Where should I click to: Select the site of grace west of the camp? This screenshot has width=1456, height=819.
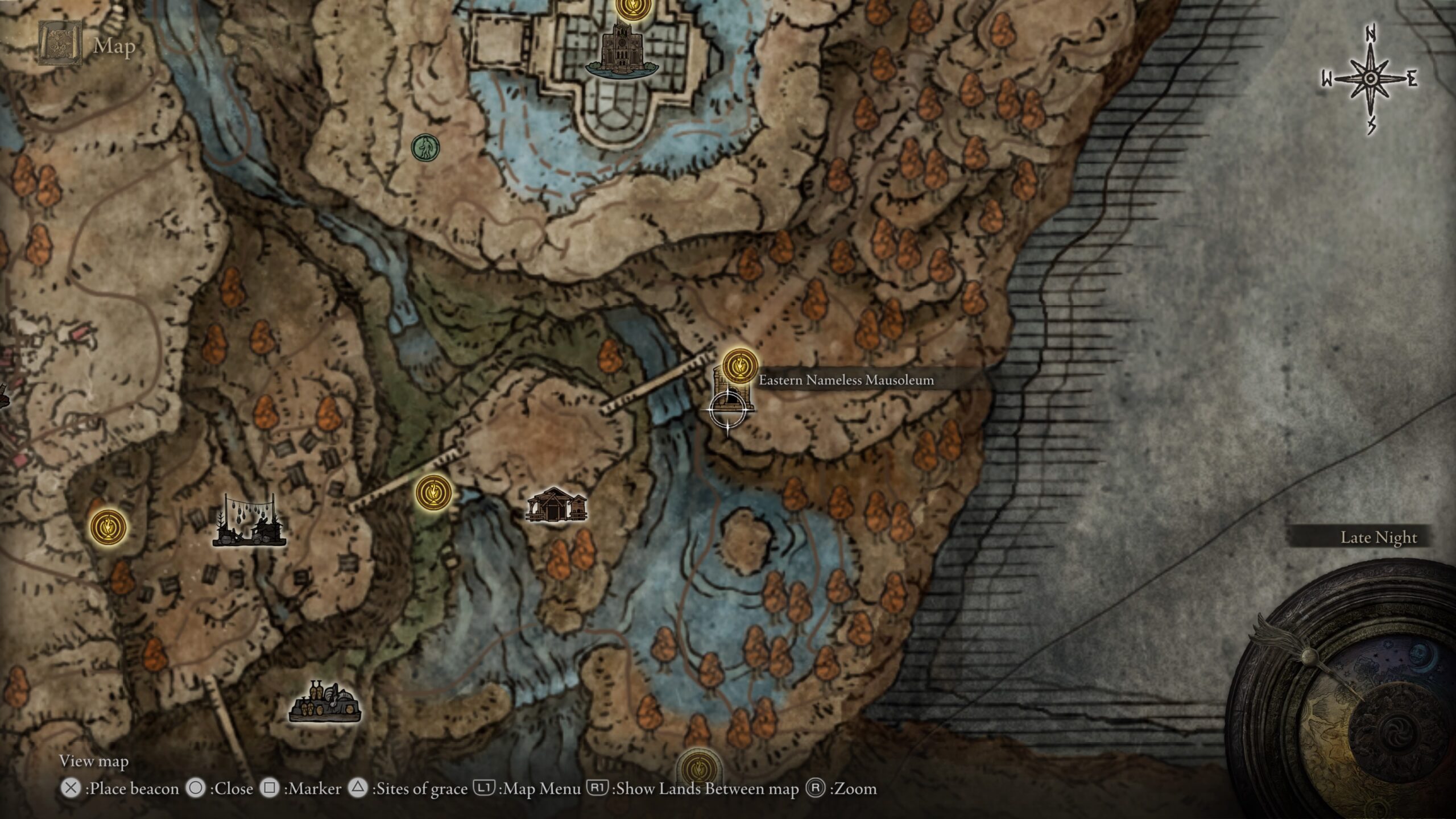point(108,526)
